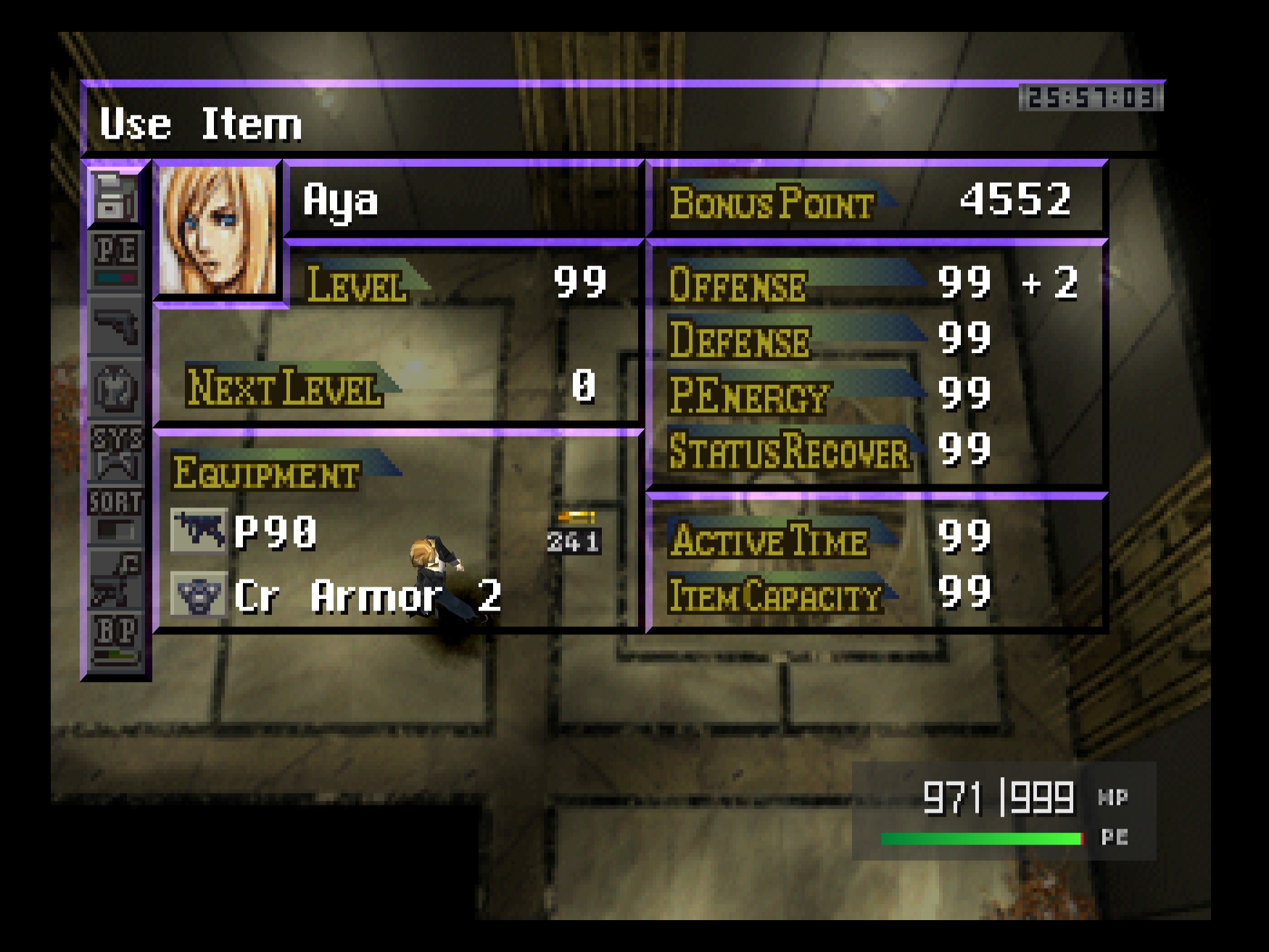
Task: Select the equipped P90 weapon
Action: 276,531
